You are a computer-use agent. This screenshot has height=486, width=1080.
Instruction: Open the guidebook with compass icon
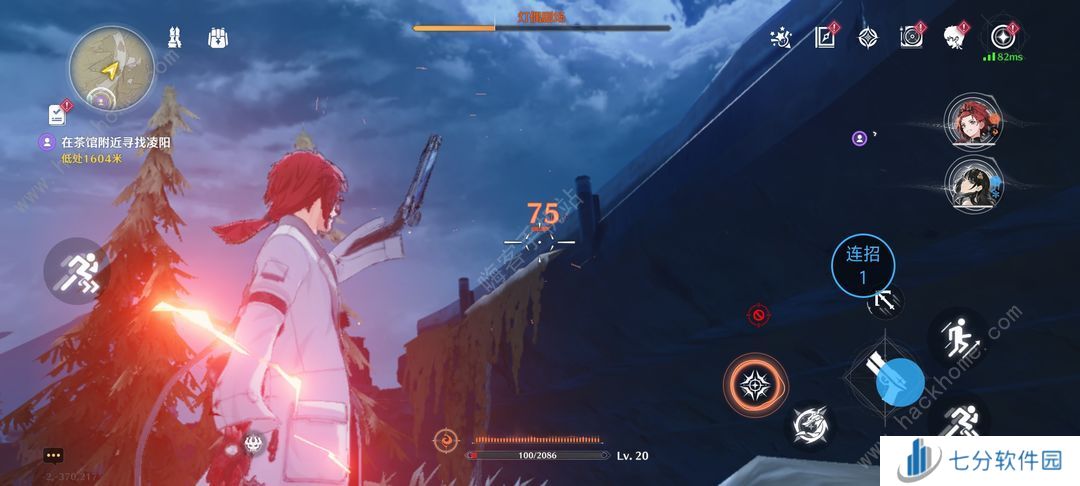(825, 37)
